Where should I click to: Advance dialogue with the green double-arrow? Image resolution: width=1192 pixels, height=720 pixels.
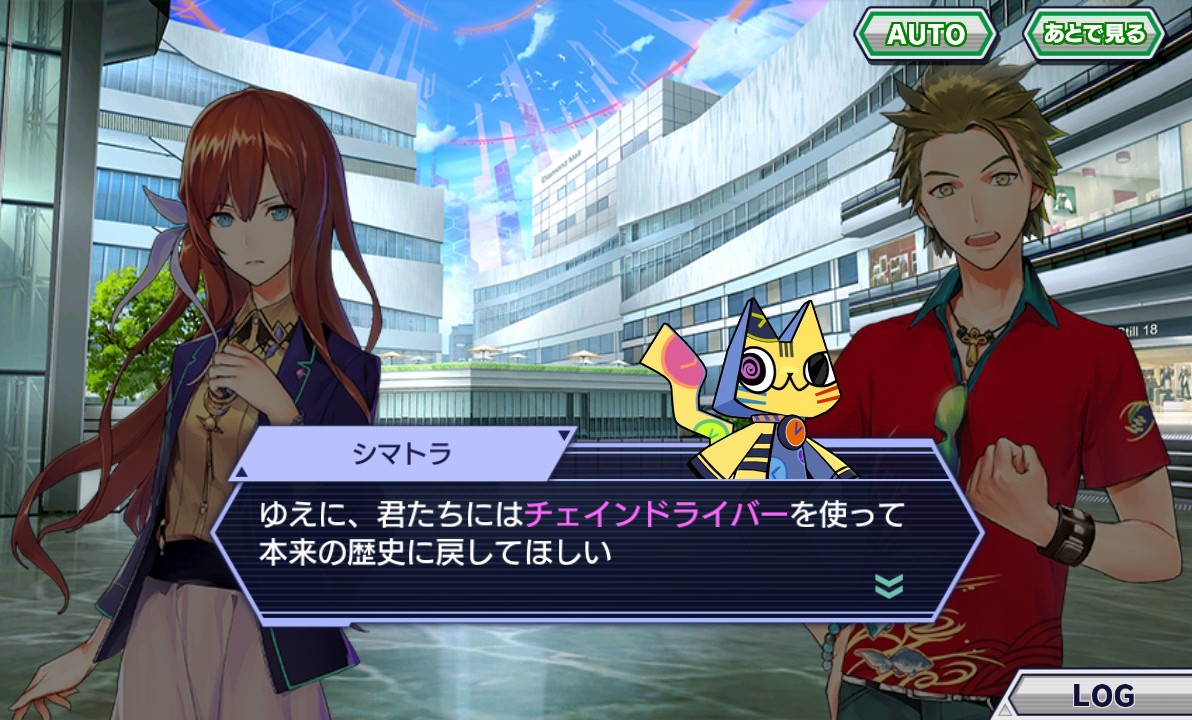click(x=889, y=585)
